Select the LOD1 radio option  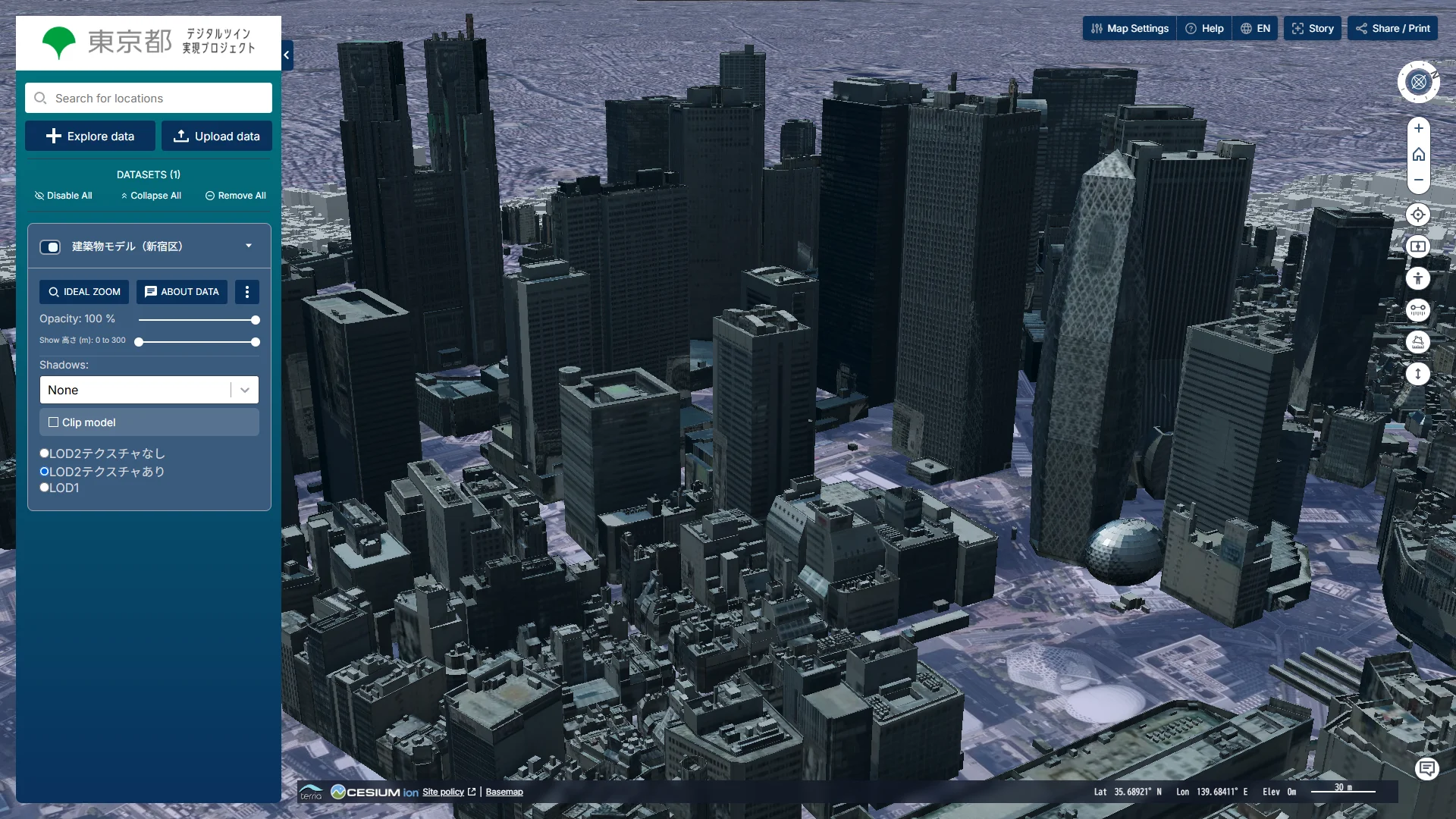[44, 487]
